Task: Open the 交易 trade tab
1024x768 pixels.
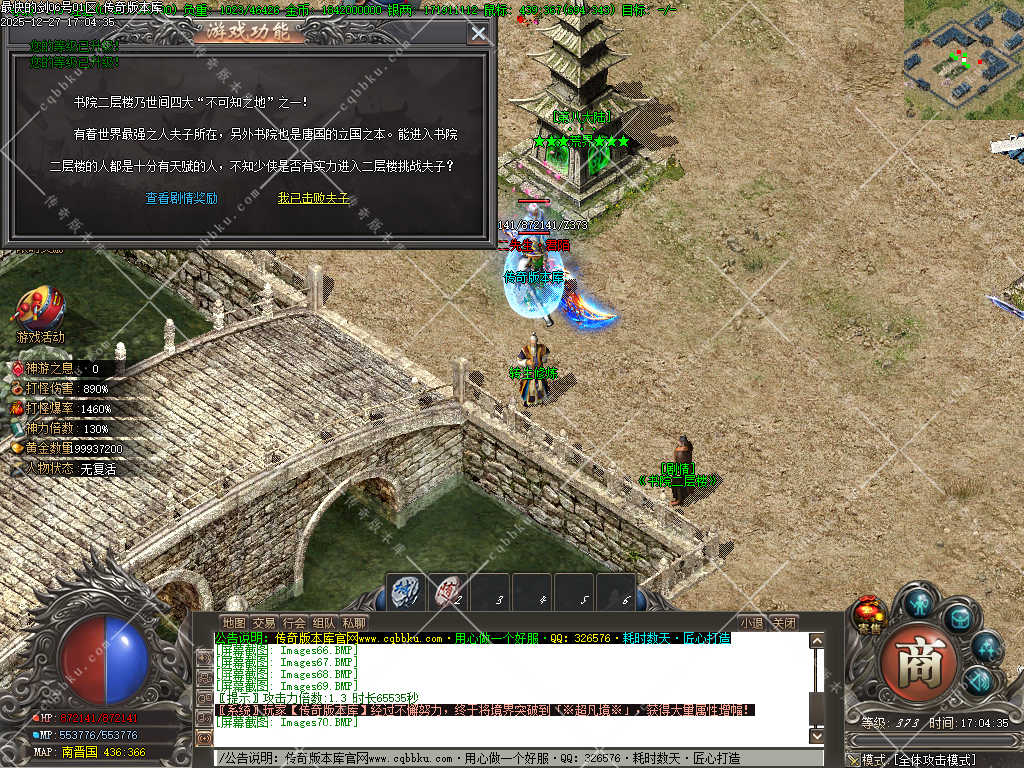Action: pos(264,623)
